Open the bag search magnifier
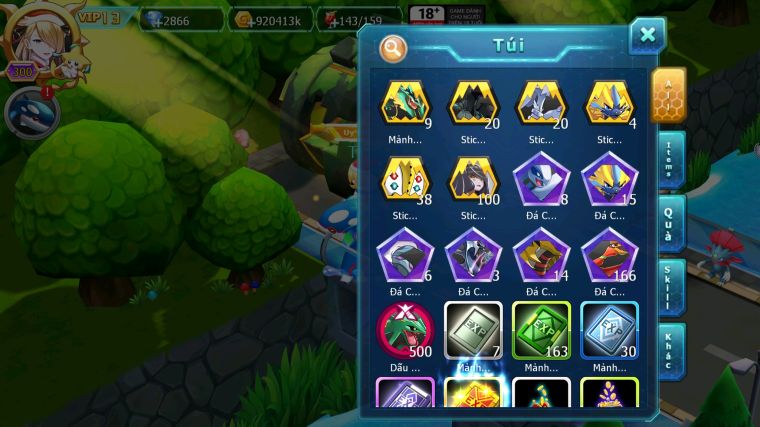 point(393,47)
